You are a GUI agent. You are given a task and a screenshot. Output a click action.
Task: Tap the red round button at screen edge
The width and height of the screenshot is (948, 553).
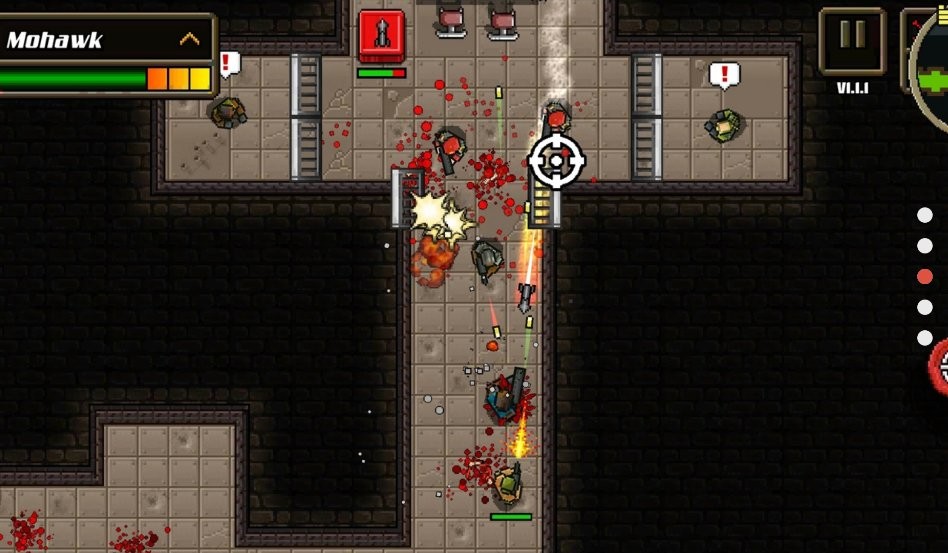tap(940, 366)
